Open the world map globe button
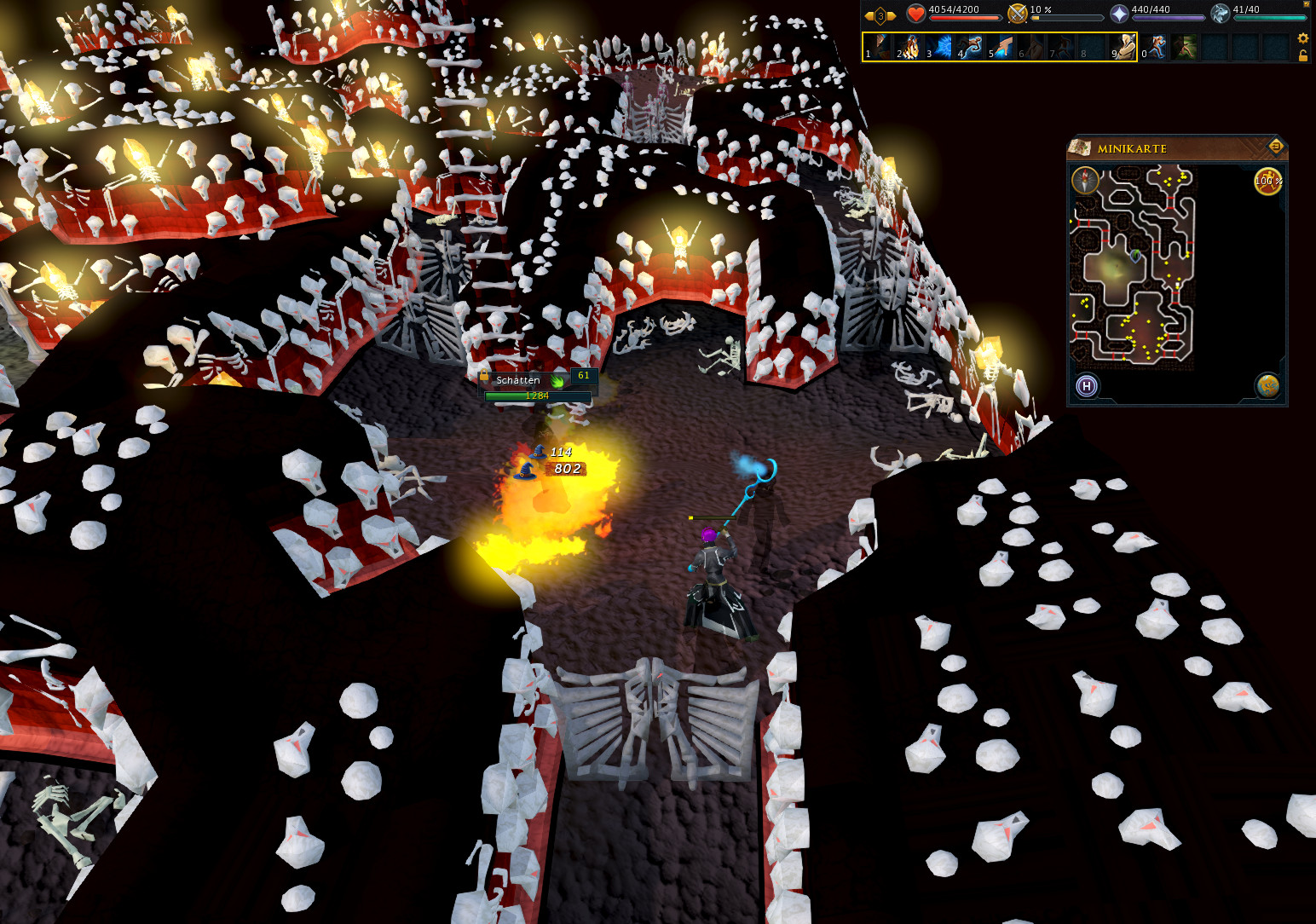Viewport: 1316px width, 924px height. (x=1267, y=386)
